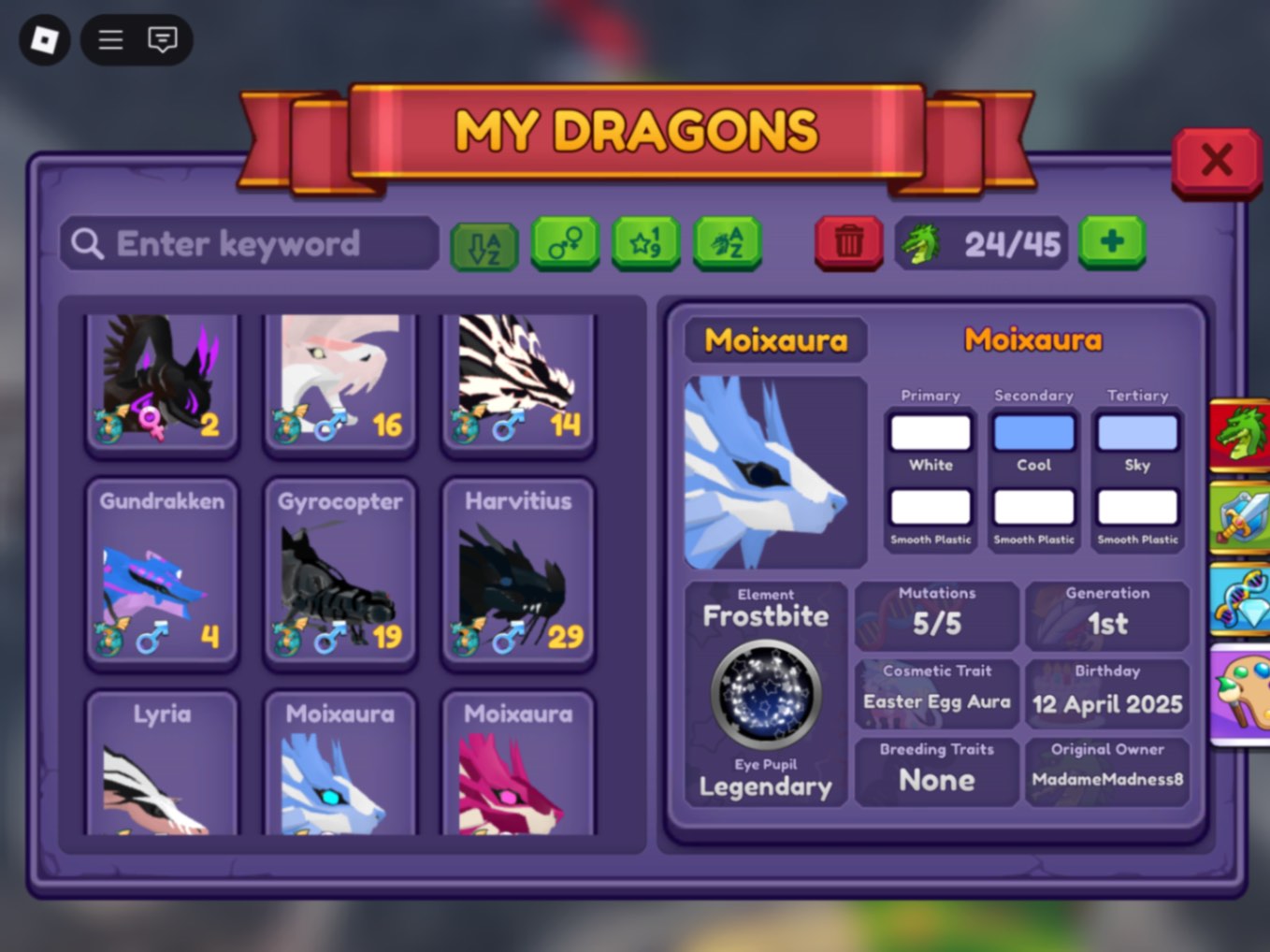Expand the Mutations 5/5 panel
1270x952 pixels.
pos(936,614)
